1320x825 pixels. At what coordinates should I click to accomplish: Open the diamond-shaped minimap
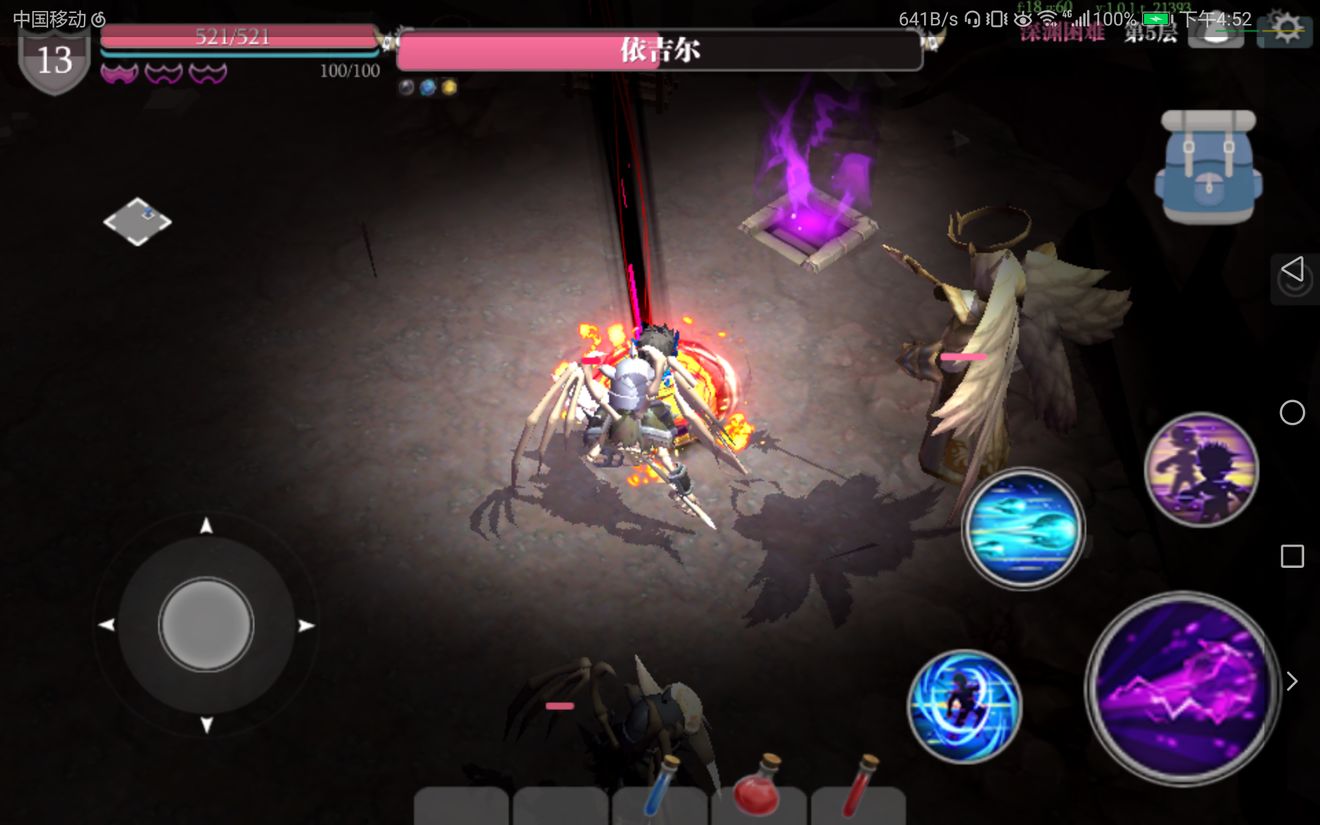pyautogui.click(x=137, y=221)
